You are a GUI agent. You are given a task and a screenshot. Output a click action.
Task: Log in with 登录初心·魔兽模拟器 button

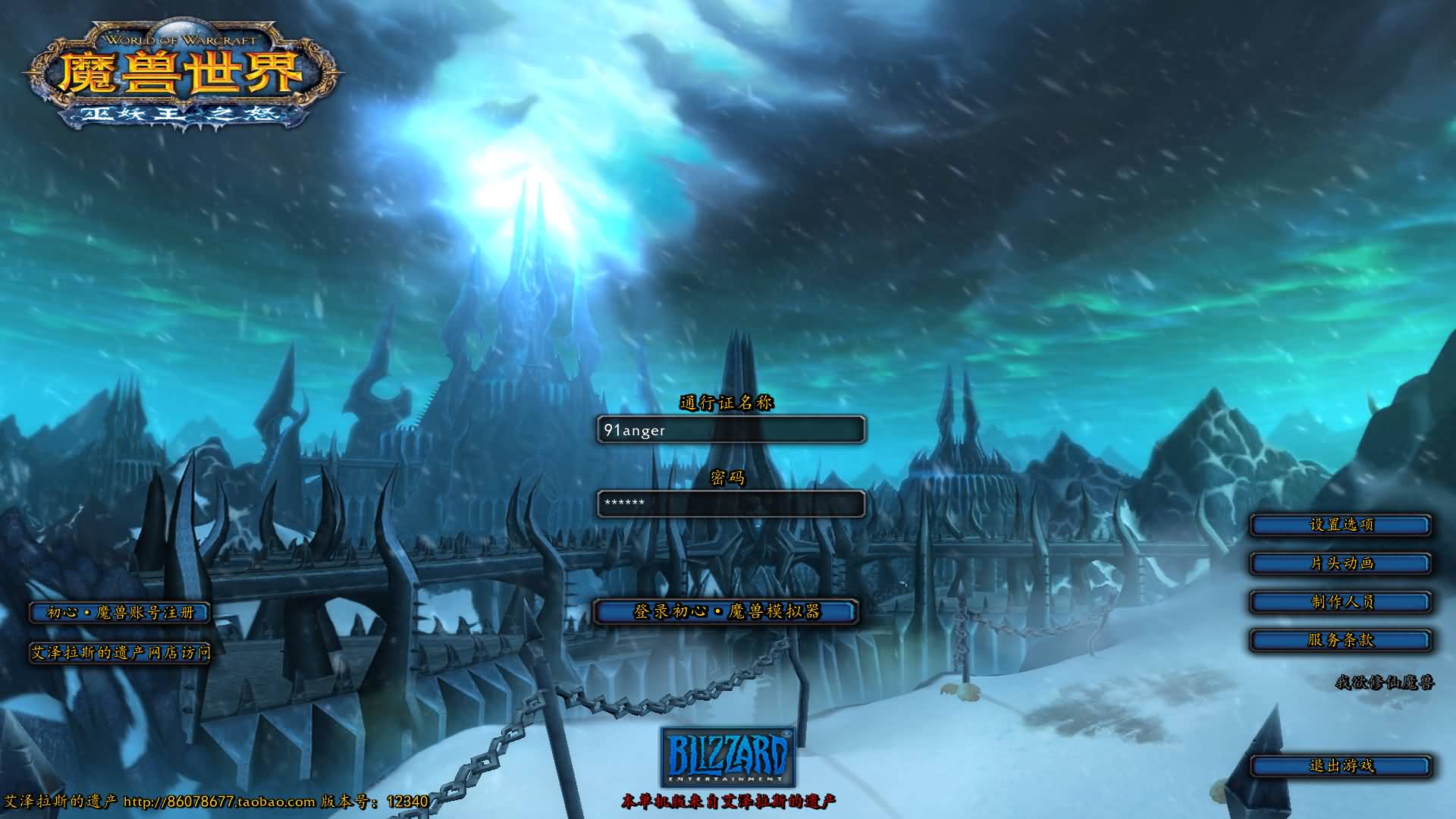pos(726,611)
